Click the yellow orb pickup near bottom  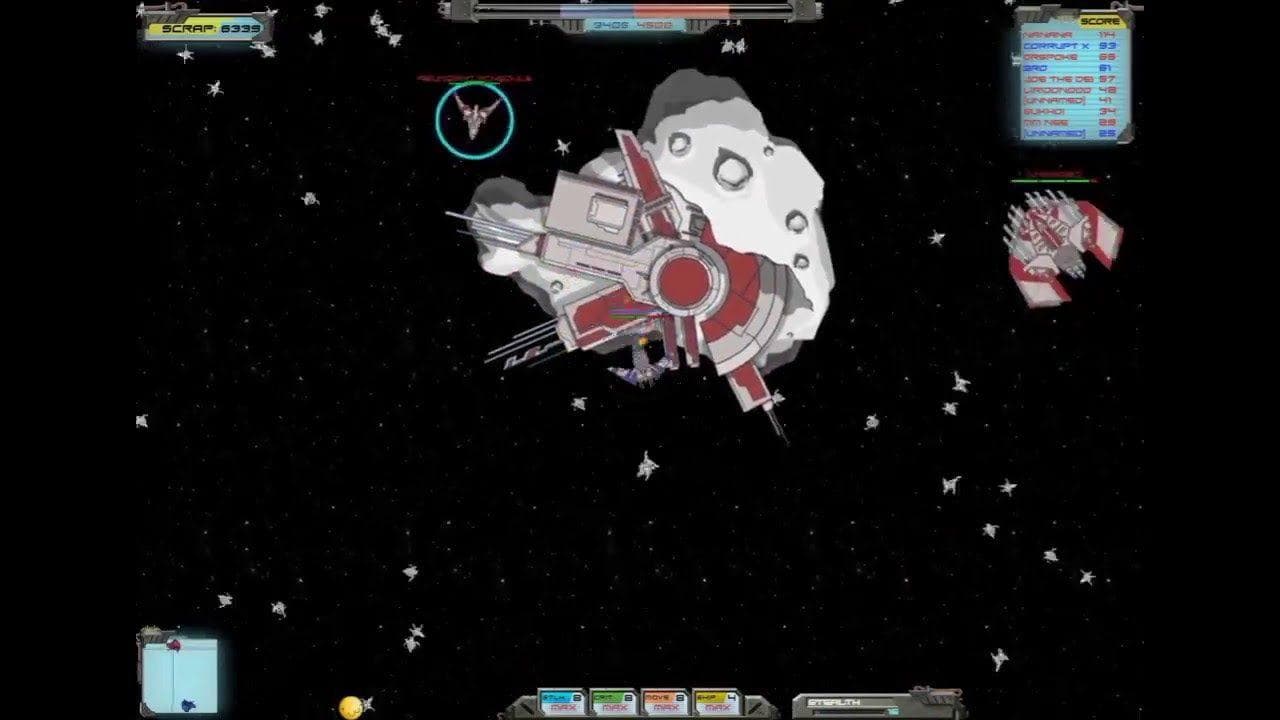[348, 708]
